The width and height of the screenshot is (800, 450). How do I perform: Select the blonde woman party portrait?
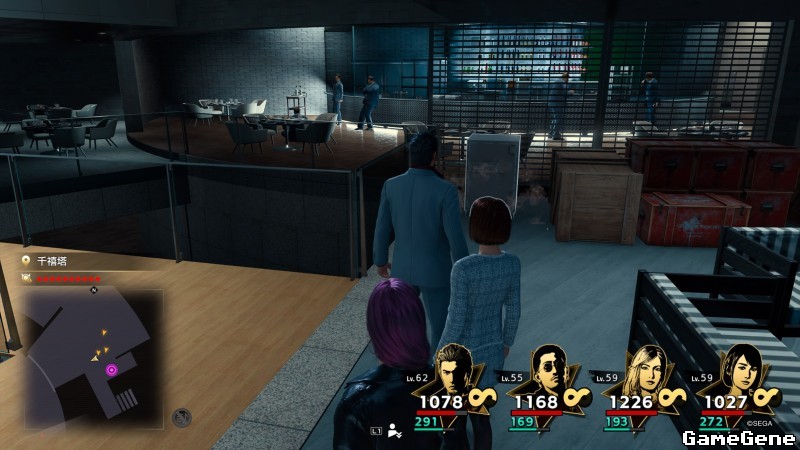pos(640,370)
